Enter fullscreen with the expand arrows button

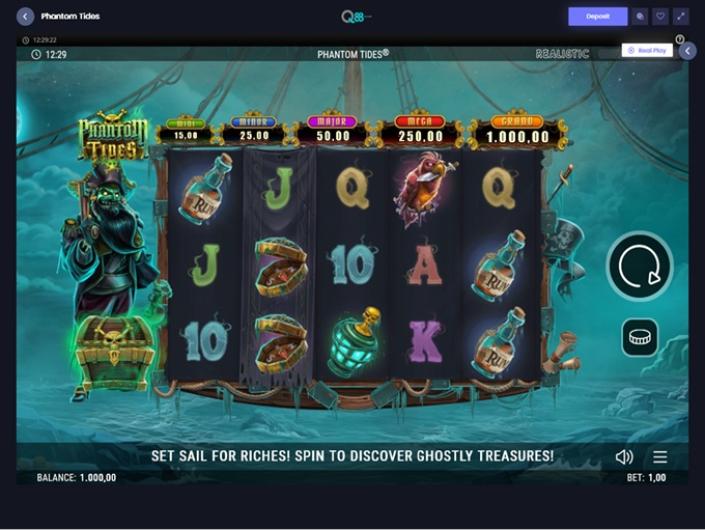point(681,16)
